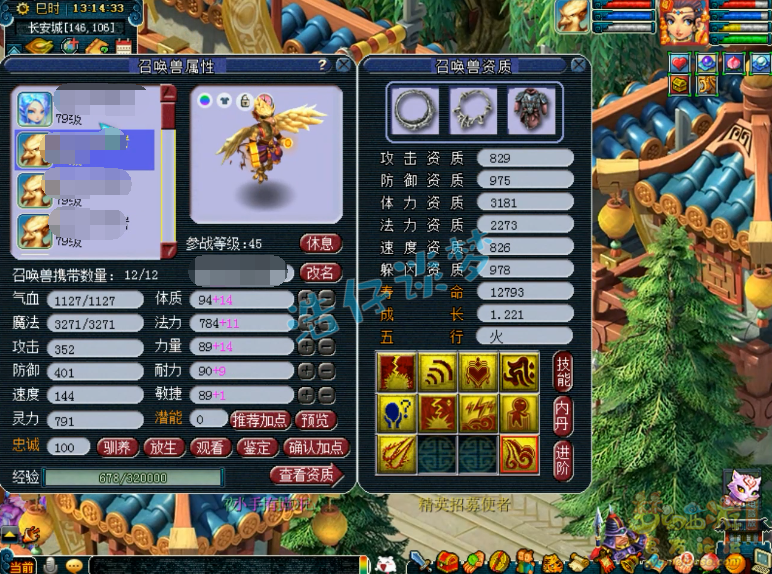Select the spiked collar equipment slot

(472, 108)
